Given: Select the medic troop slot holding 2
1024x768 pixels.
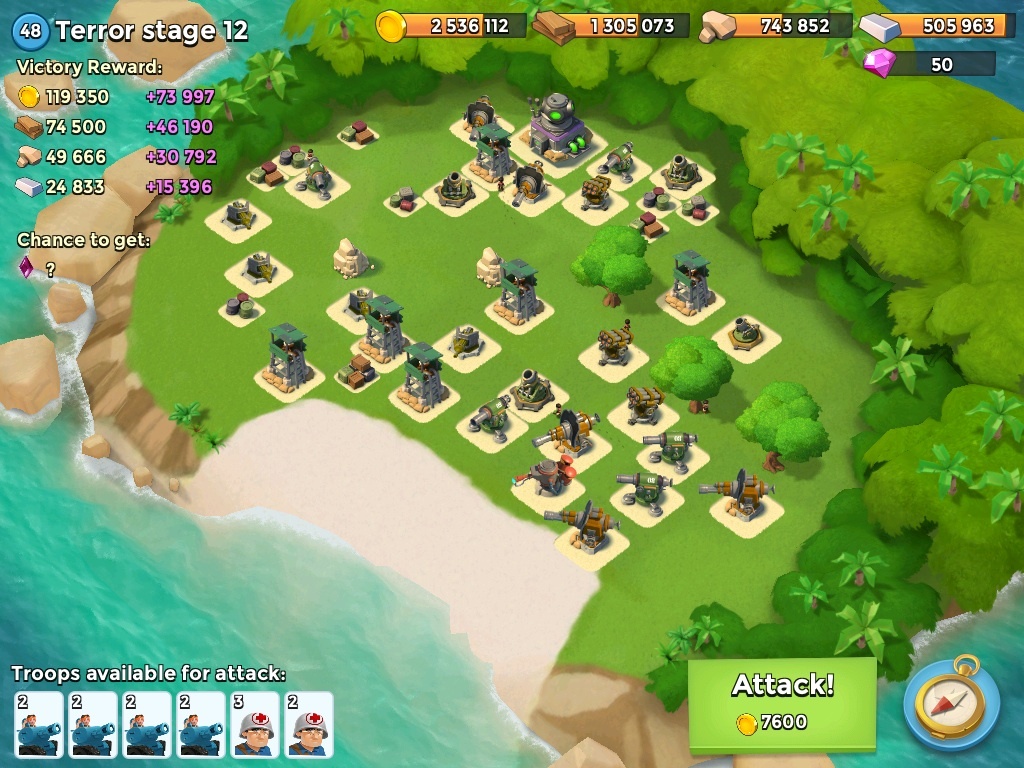Looking at the screenshot, I should point(309,724).
